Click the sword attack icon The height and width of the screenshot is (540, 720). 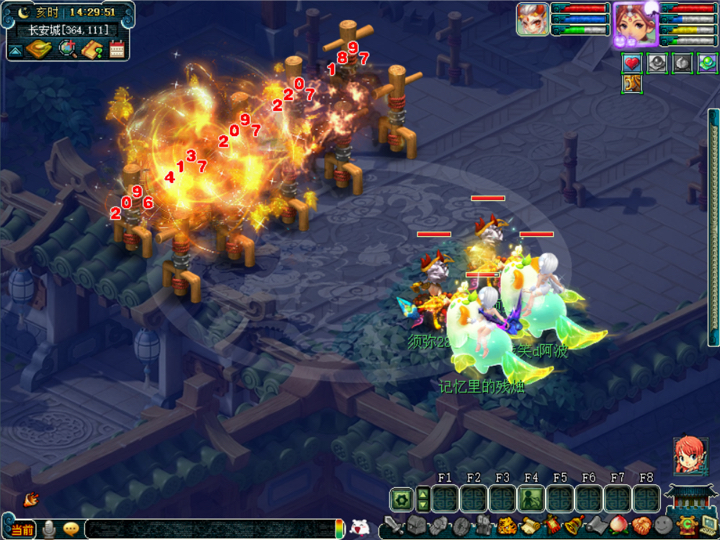393,525
